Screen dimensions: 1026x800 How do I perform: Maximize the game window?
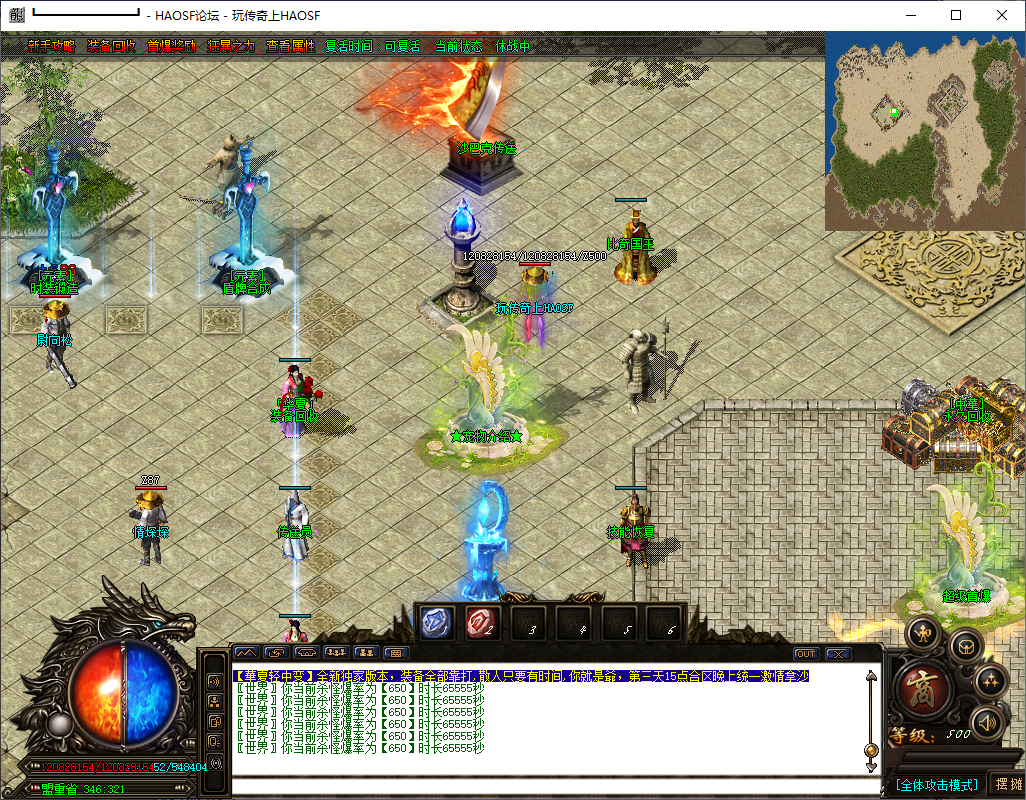956,15
